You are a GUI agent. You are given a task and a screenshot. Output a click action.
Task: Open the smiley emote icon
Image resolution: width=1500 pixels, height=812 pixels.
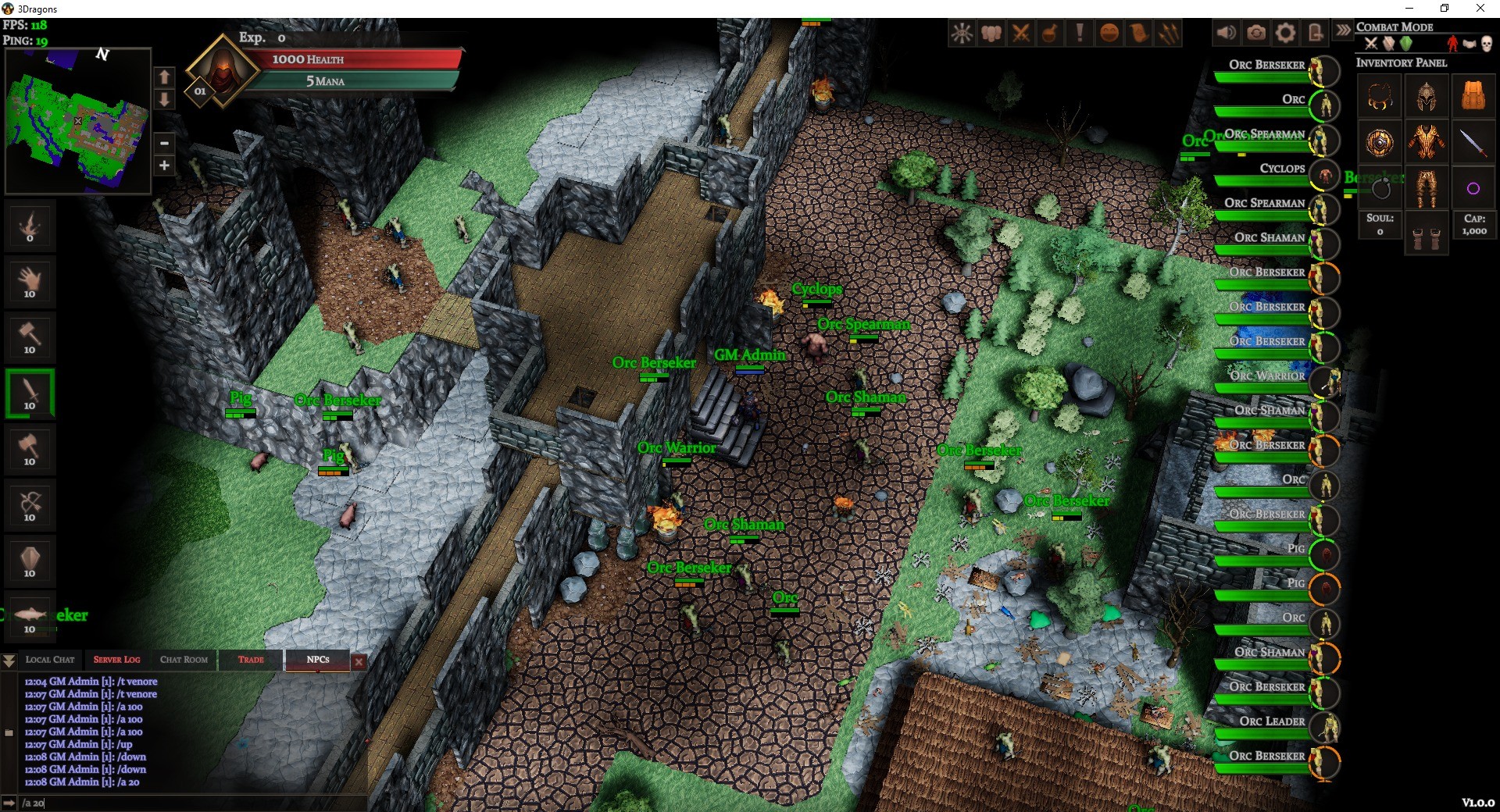click(1109, 33)
